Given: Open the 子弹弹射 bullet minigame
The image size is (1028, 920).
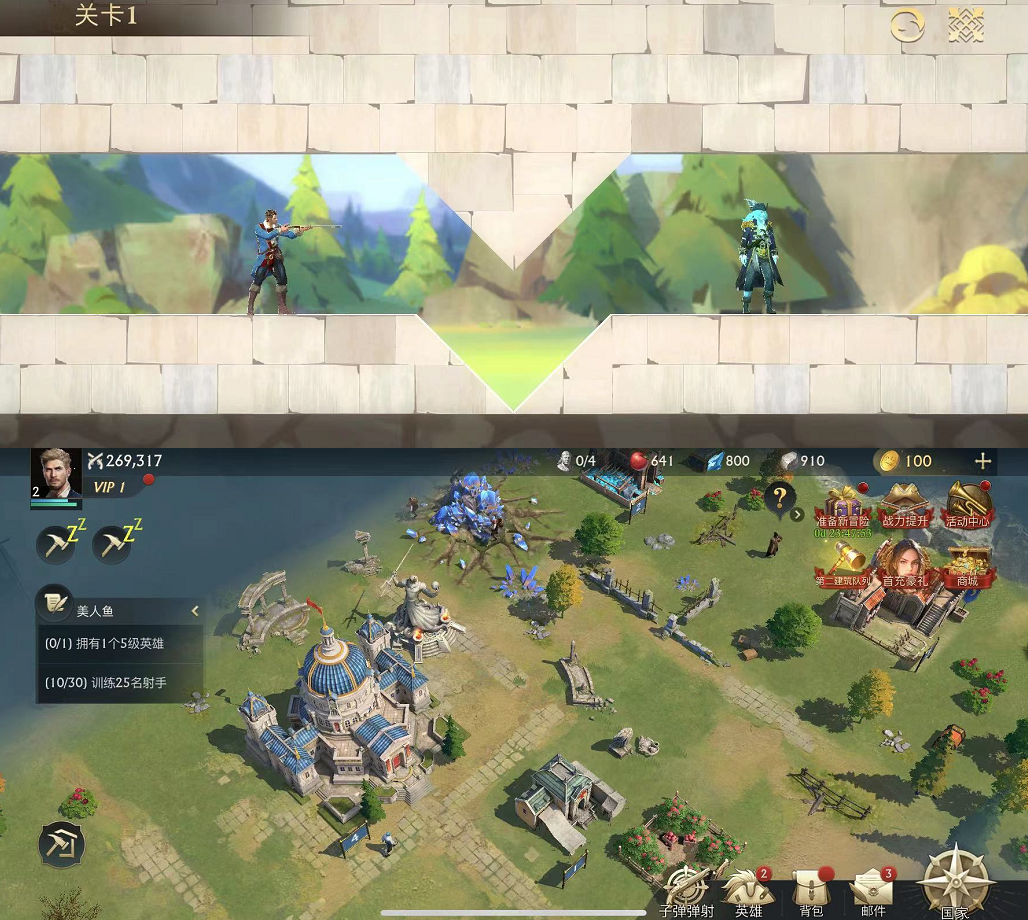Looking at the screenshot, I should (x=686, y=890).
